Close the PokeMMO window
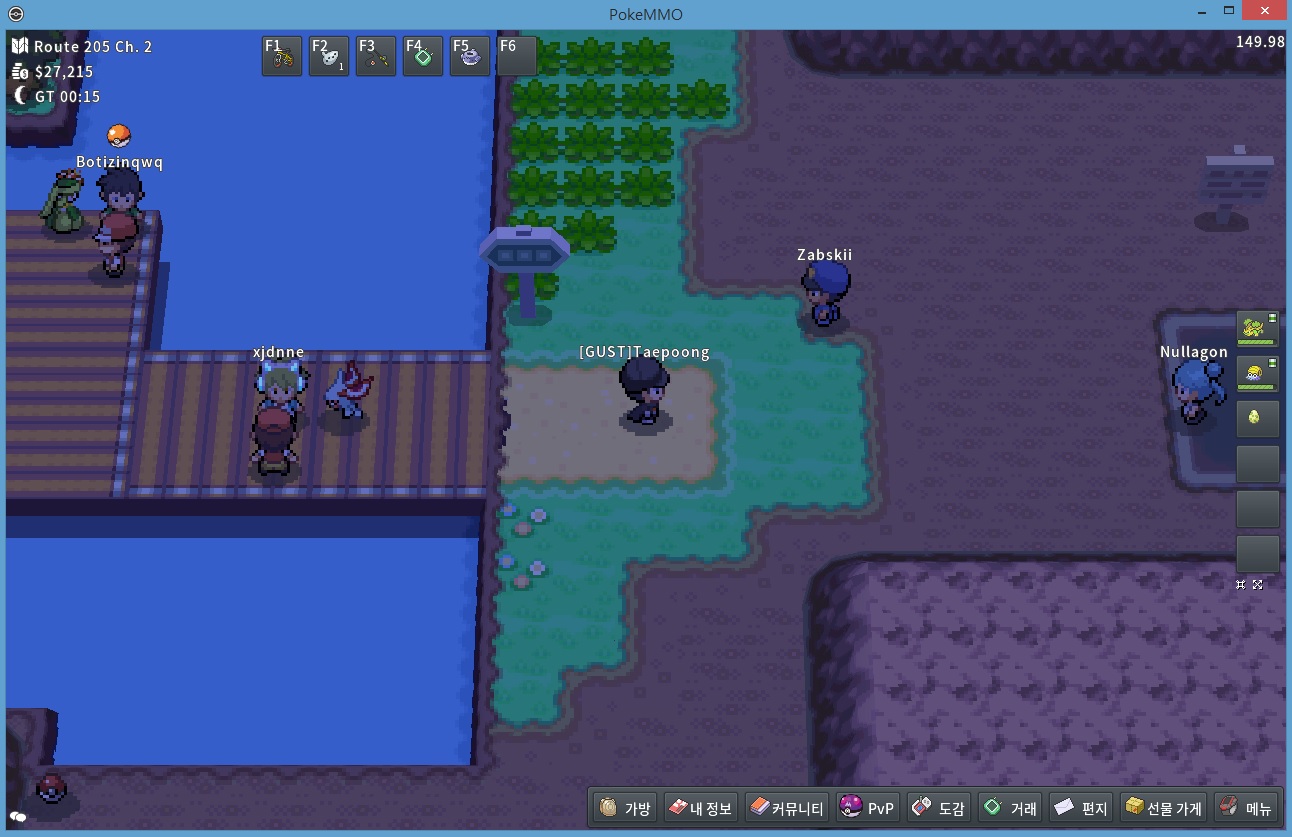Screen dimensions: 1292x837 coord(1263,13)
